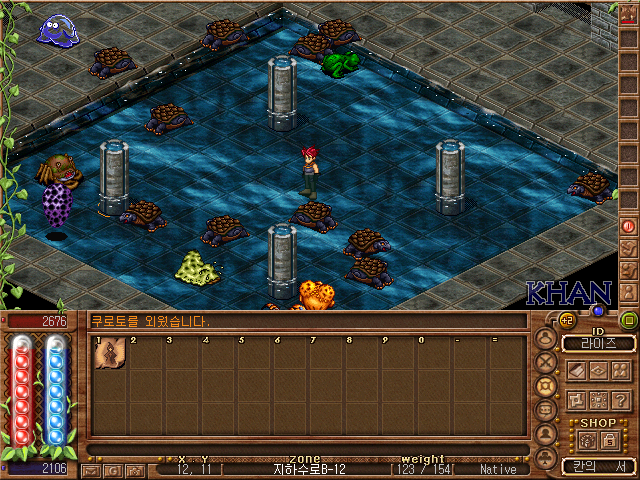Click the yellow +2 round button
Viewport: 640px width, 480px height.
click(x=566, y=320)
